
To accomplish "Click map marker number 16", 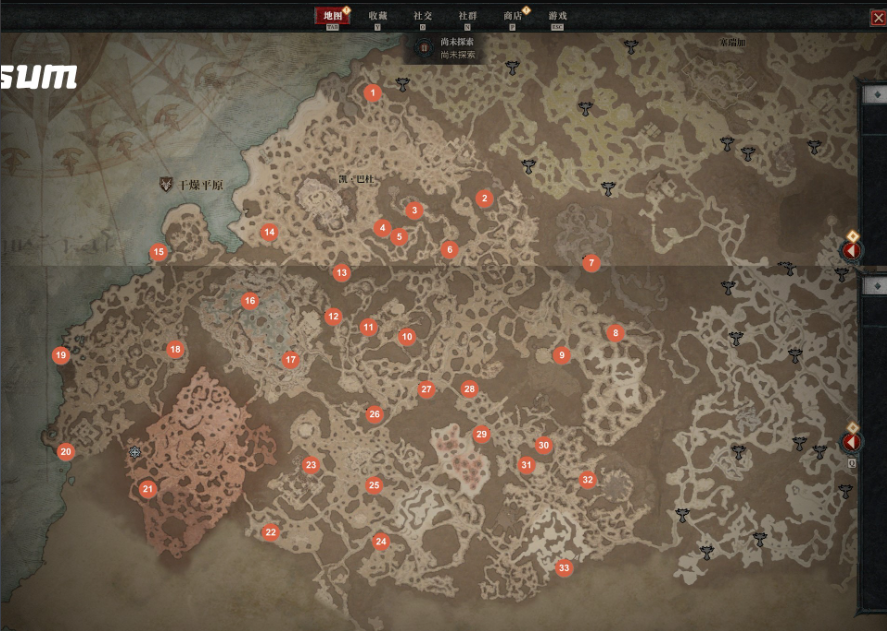I will [250, 301].
